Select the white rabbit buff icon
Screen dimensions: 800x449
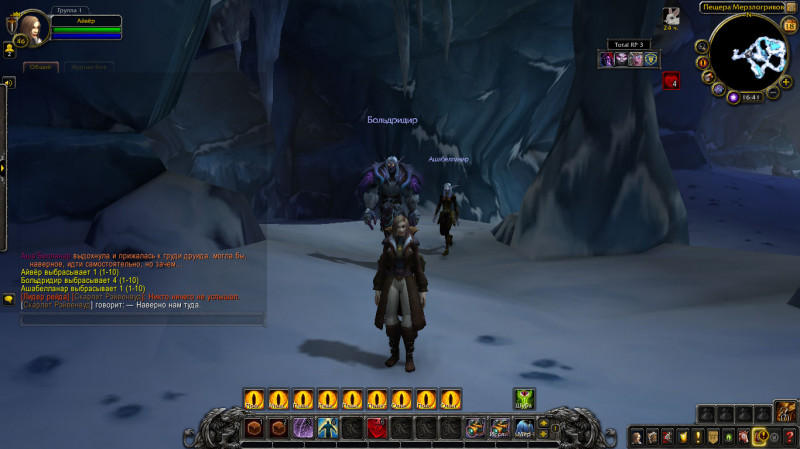pyautogui.click(x=671, y=15)
